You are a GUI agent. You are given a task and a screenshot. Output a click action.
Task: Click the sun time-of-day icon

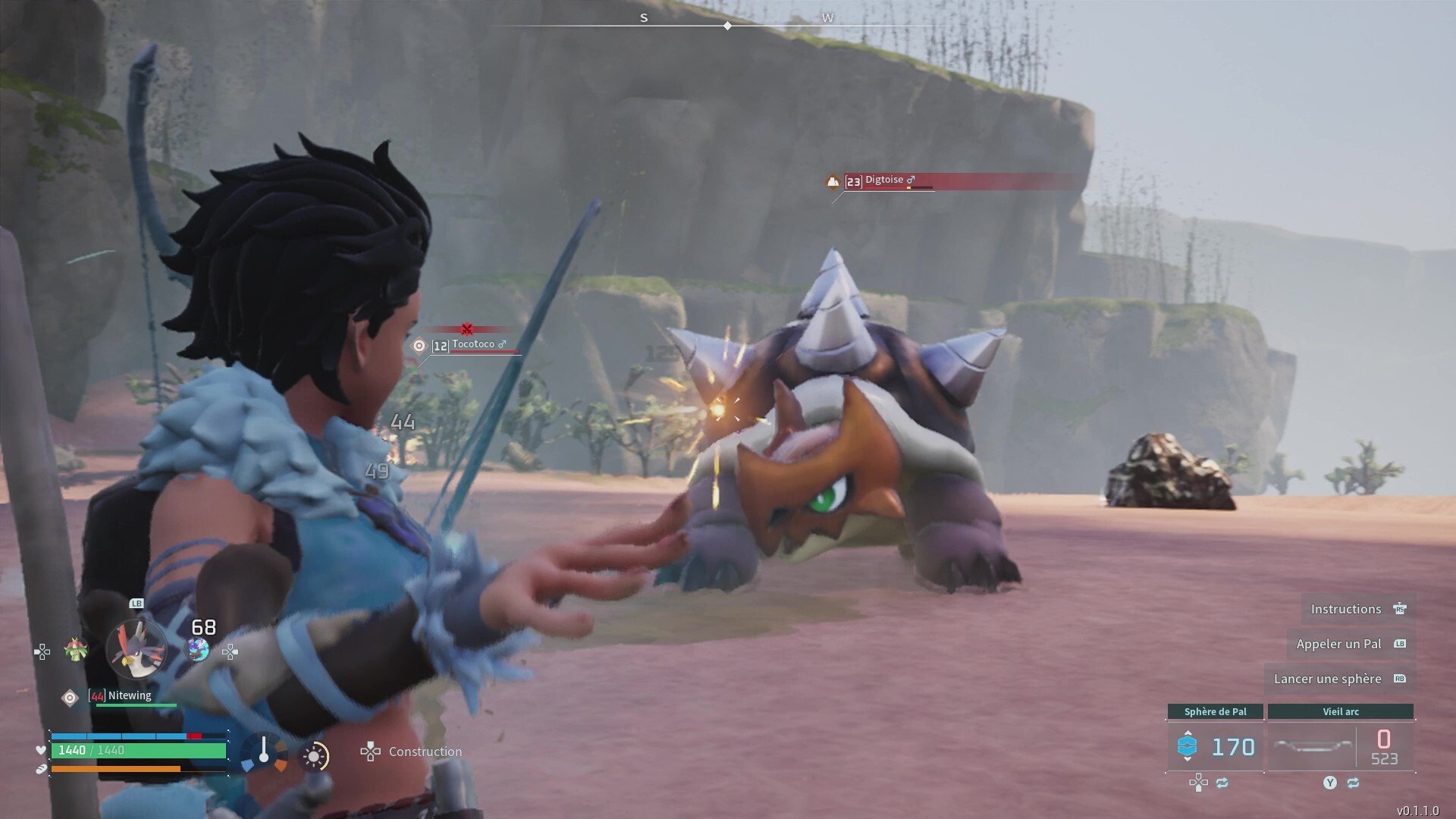click(314, 756)
